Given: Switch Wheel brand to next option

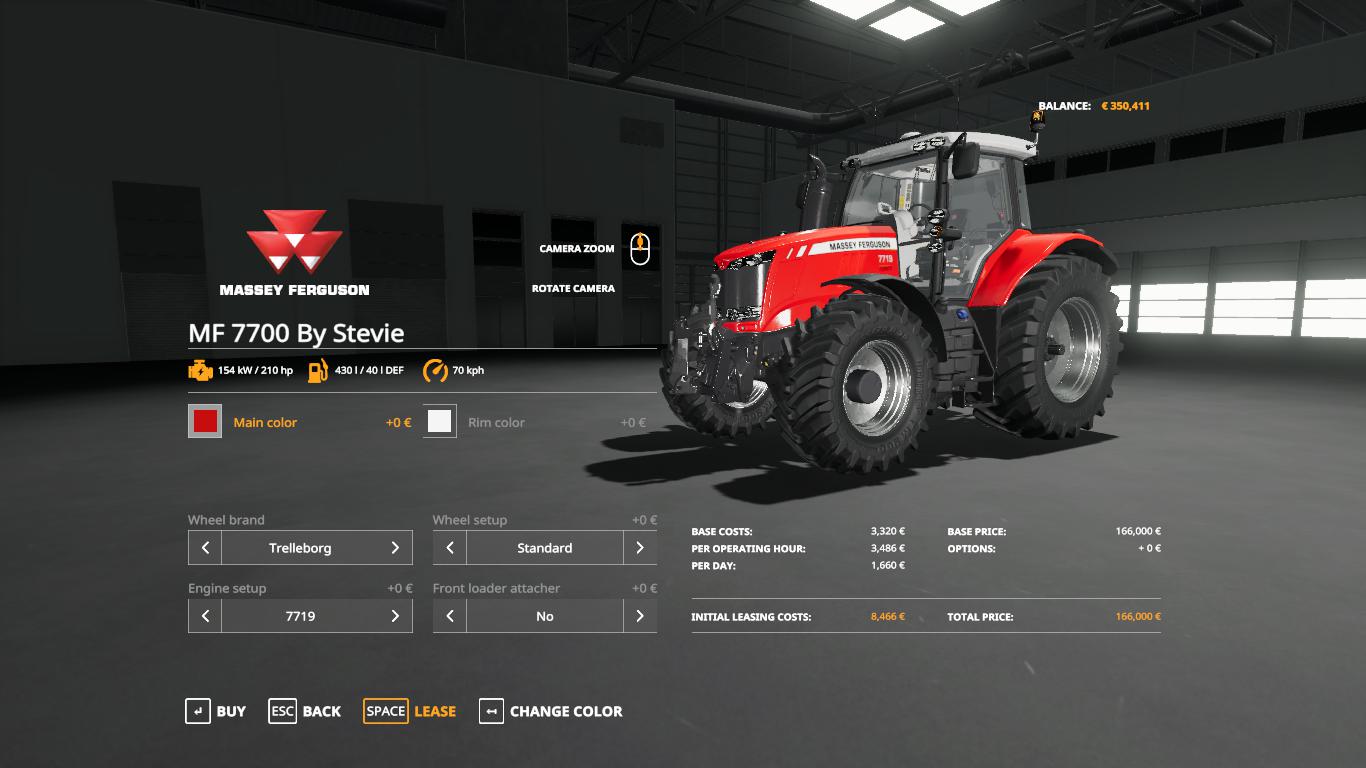Looking at the screenshot, I should click(x=395, y=548).
